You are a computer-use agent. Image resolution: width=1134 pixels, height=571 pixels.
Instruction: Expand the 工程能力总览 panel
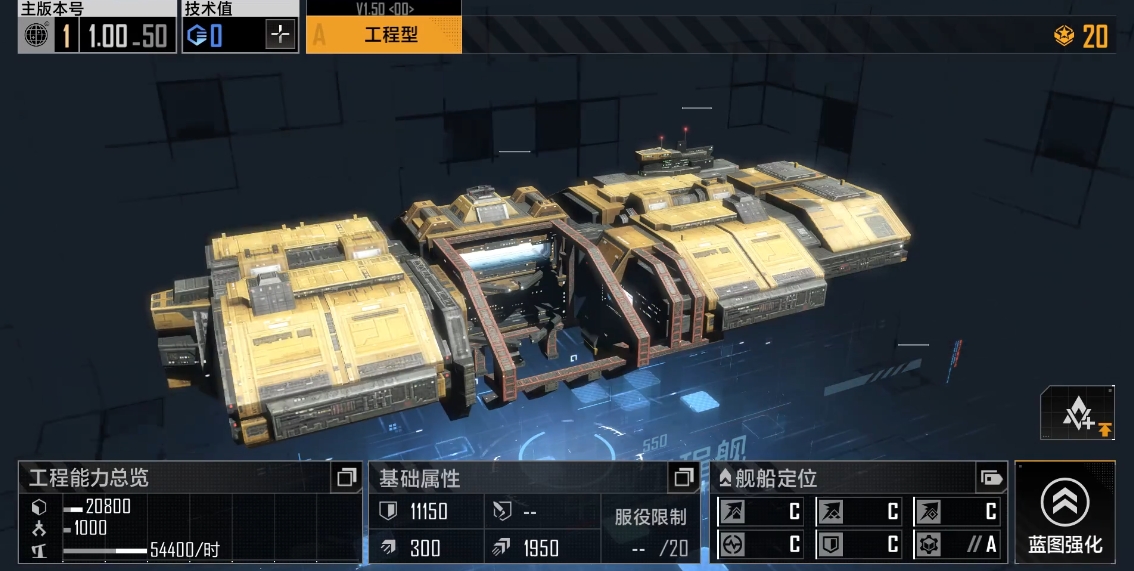(346, 478)
